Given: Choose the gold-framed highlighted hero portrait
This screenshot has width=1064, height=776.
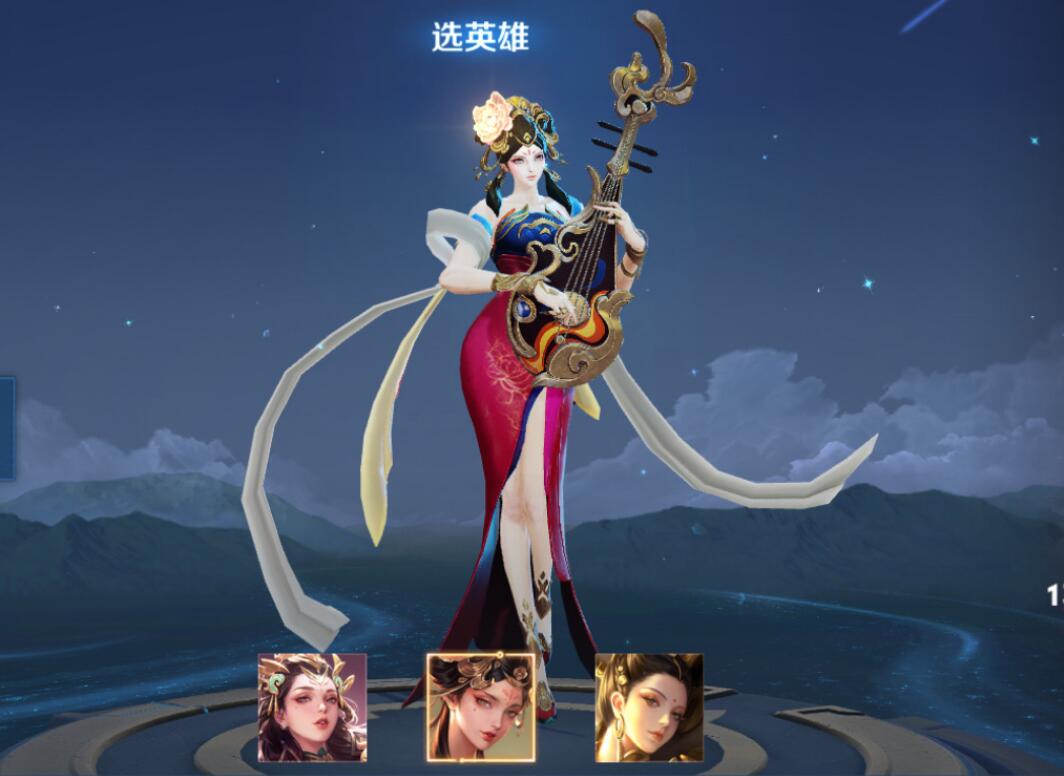Looking at the screenshot, I should point(480,707).
